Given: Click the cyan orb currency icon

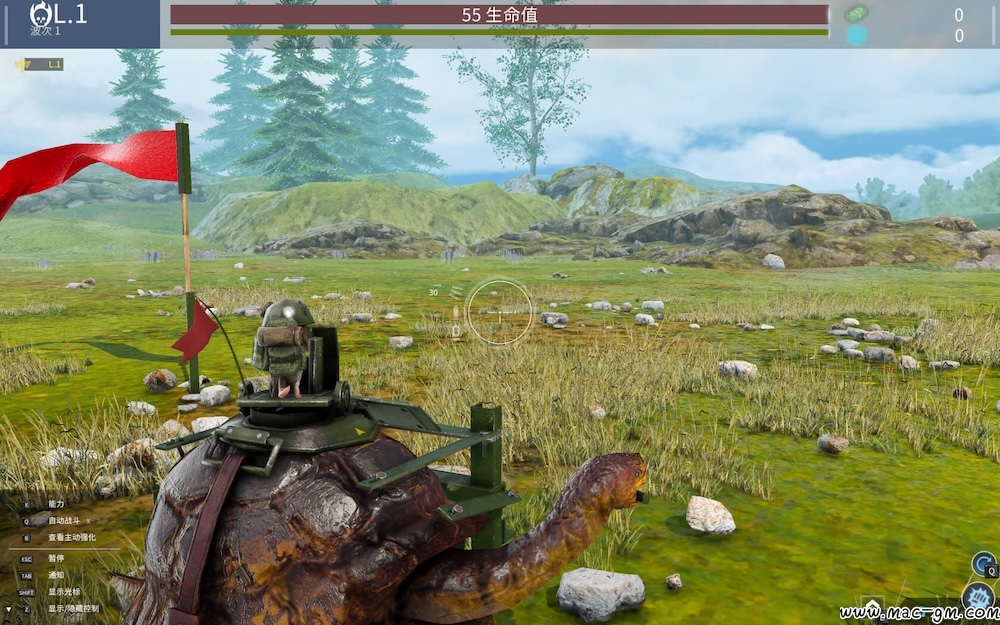Looking at the screenshot, I should point(856,36).
